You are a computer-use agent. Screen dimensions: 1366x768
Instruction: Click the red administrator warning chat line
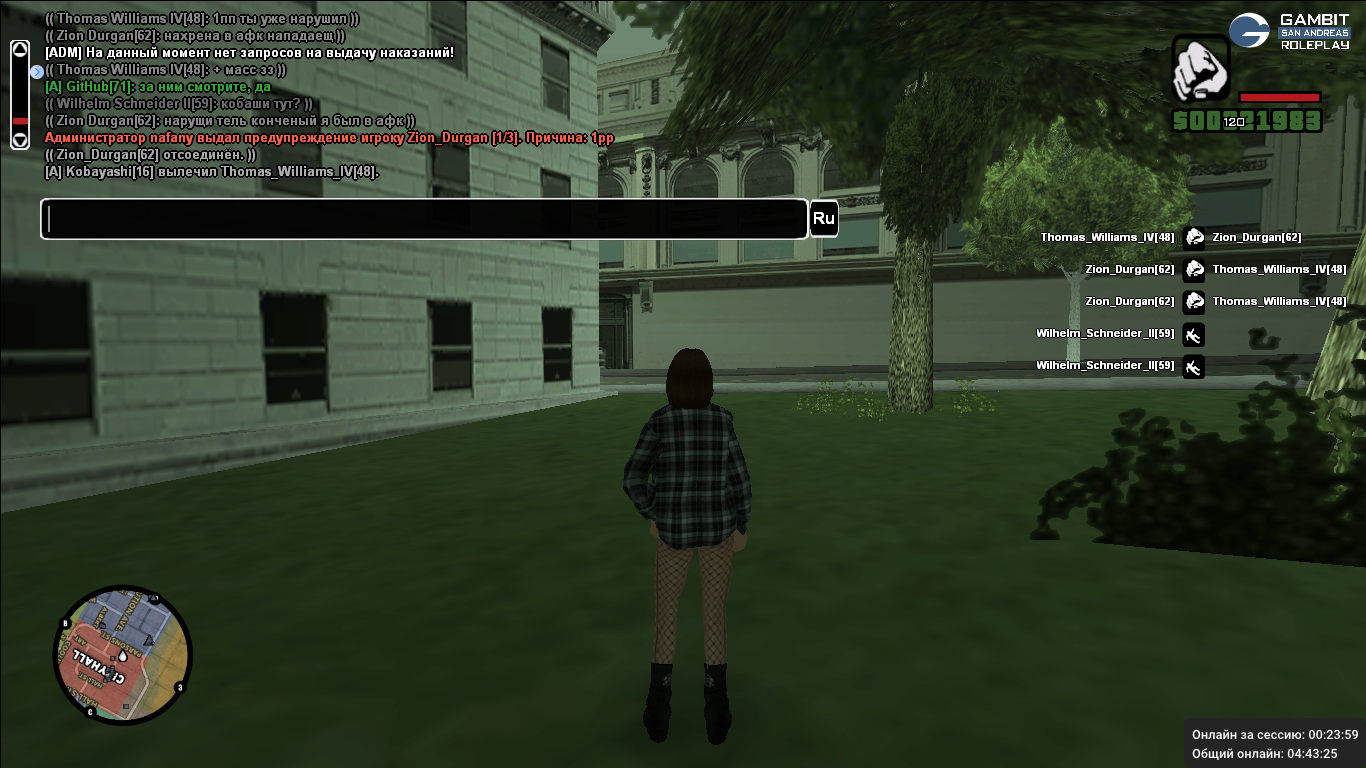pos(329,138)
